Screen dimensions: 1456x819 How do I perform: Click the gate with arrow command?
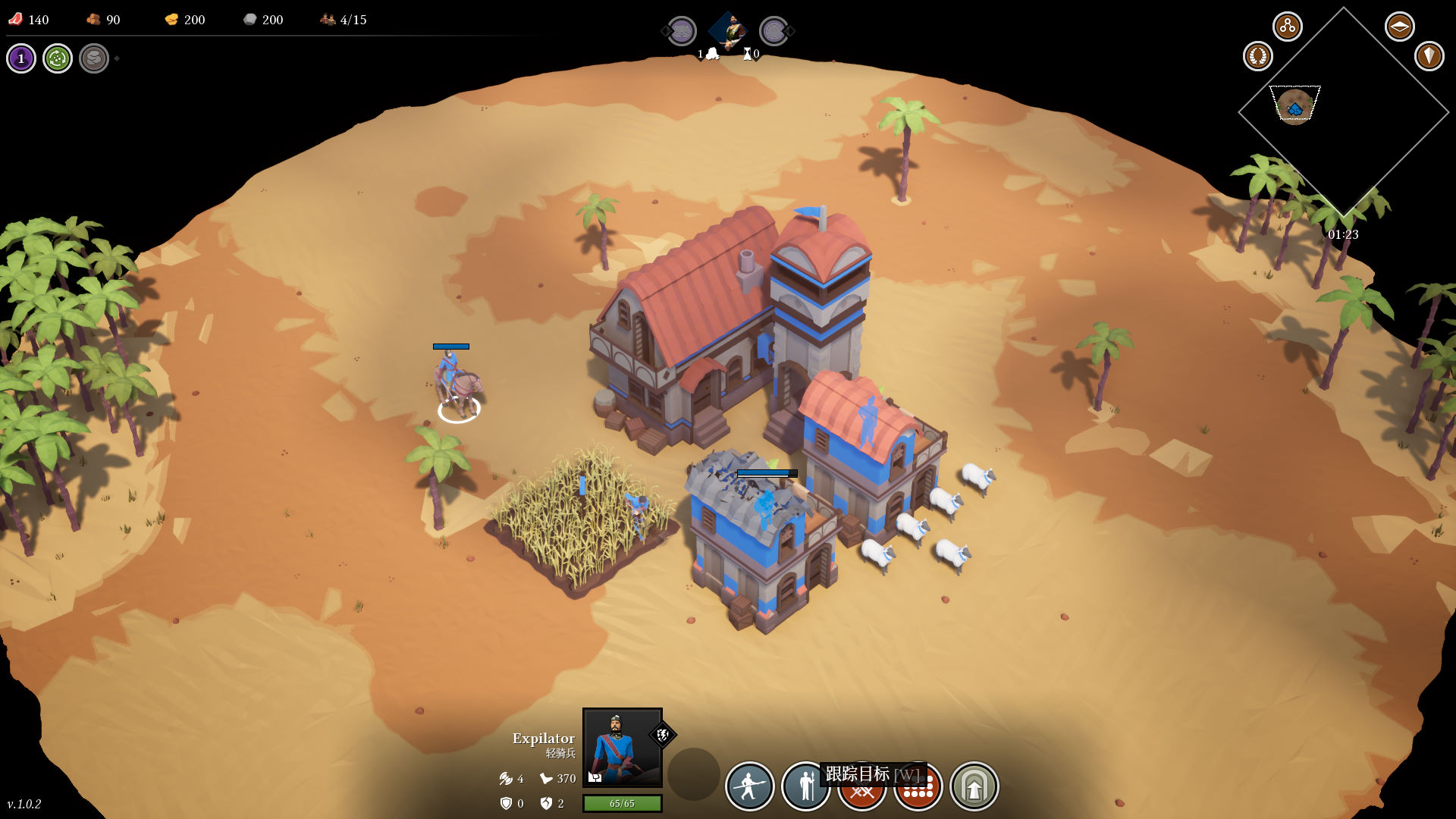pyautogui.click(x=974, y=786)
